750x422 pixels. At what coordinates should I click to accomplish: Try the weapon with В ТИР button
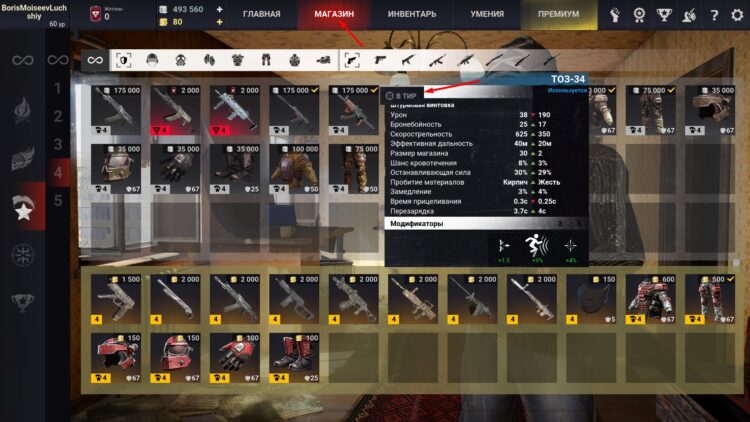click(404, 95)
